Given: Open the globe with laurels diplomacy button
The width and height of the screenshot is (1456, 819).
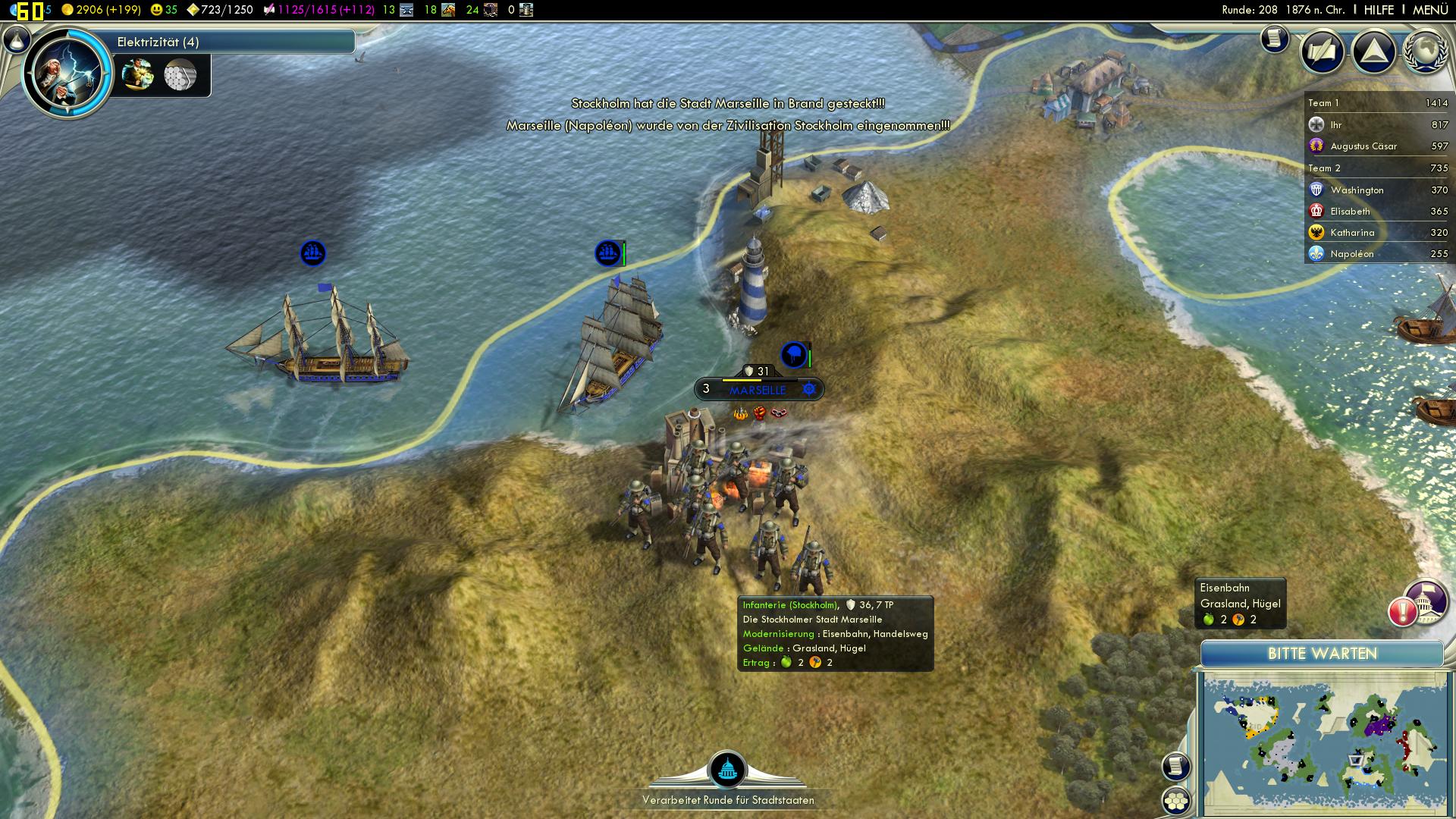Looking at the screenshot, I should pyautogui.click(x=1426, y=52).
